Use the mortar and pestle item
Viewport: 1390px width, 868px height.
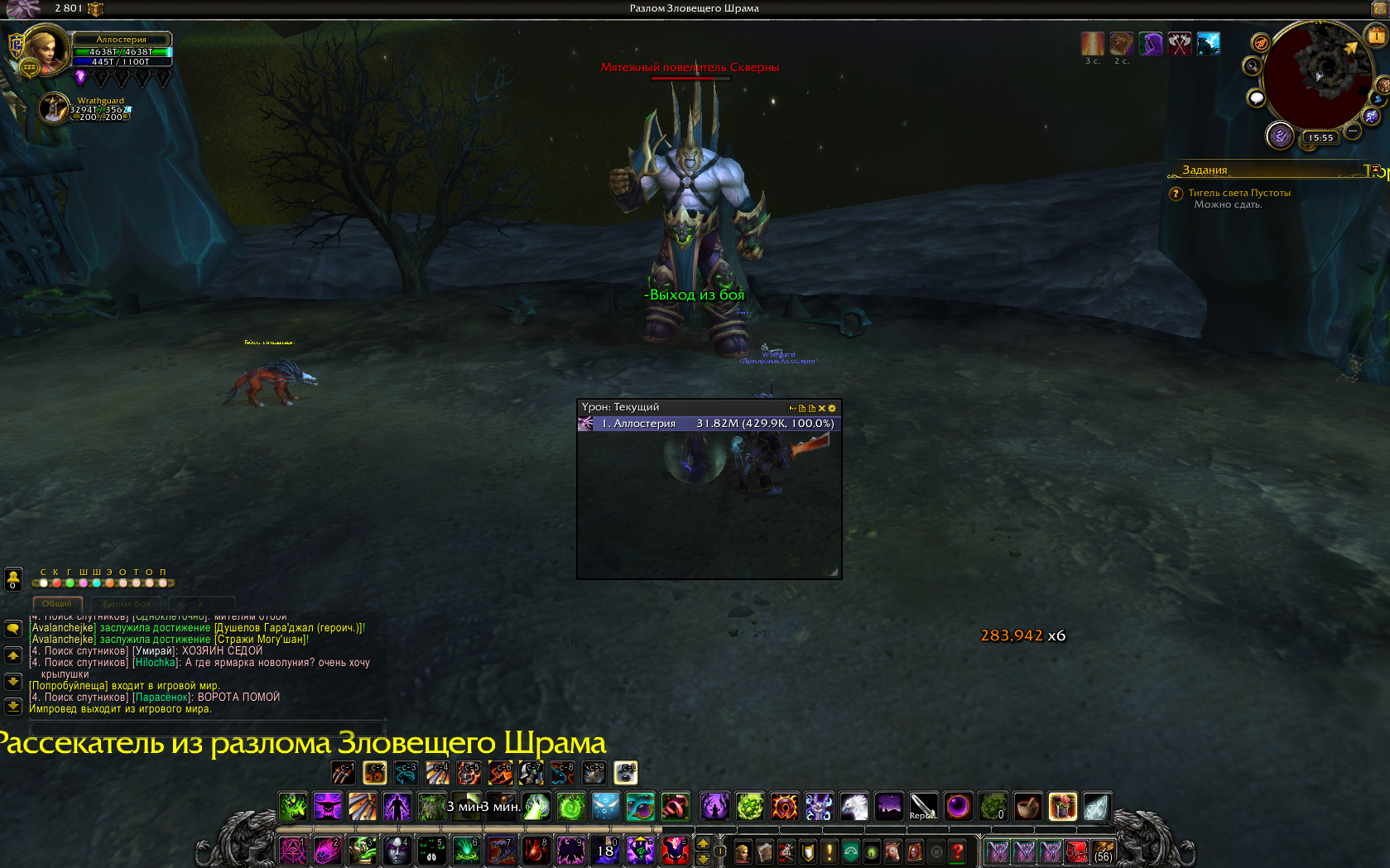[1027, 806]
